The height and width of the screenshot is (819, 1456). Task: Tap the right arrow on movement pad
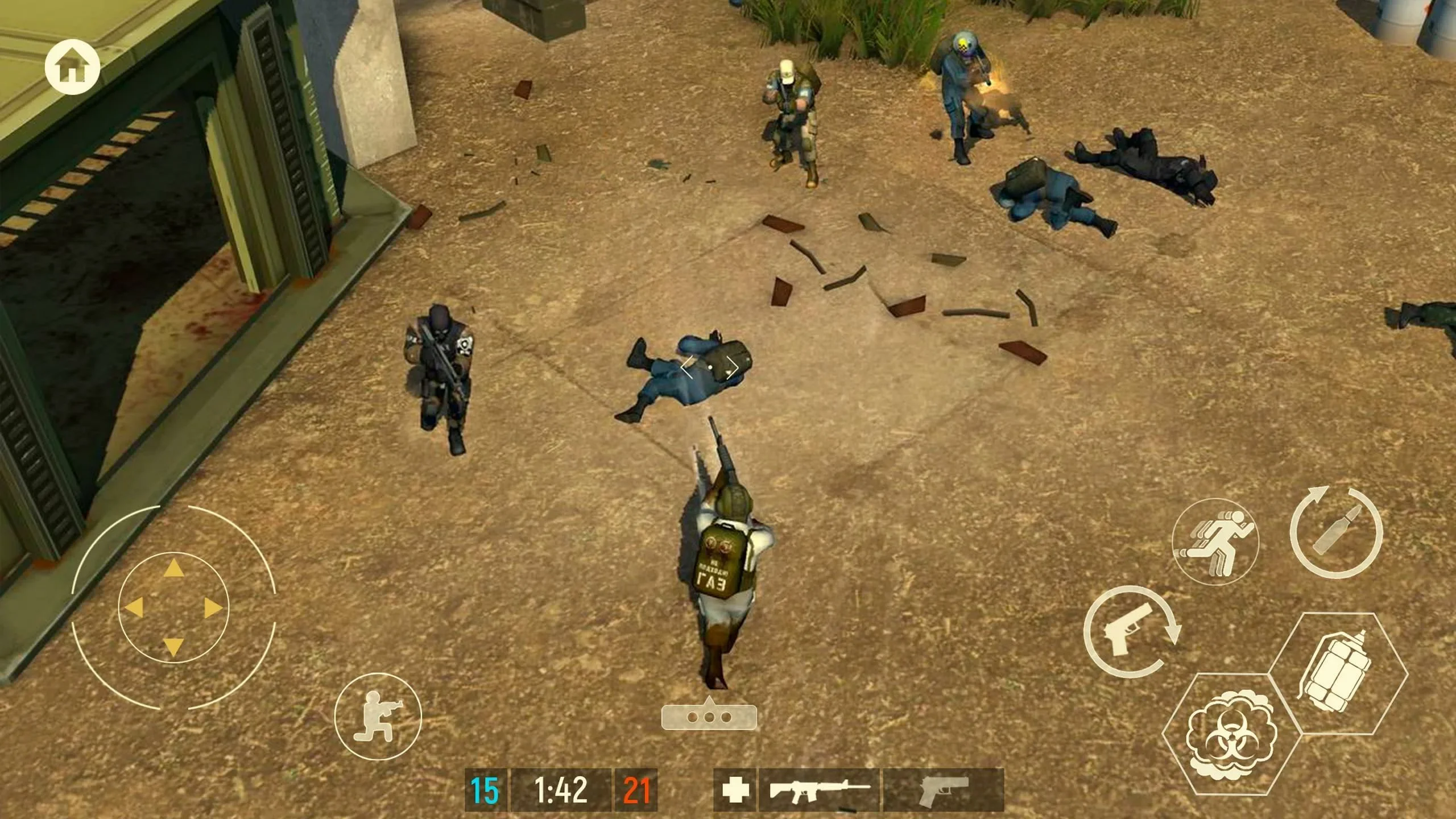click(213, 608)
